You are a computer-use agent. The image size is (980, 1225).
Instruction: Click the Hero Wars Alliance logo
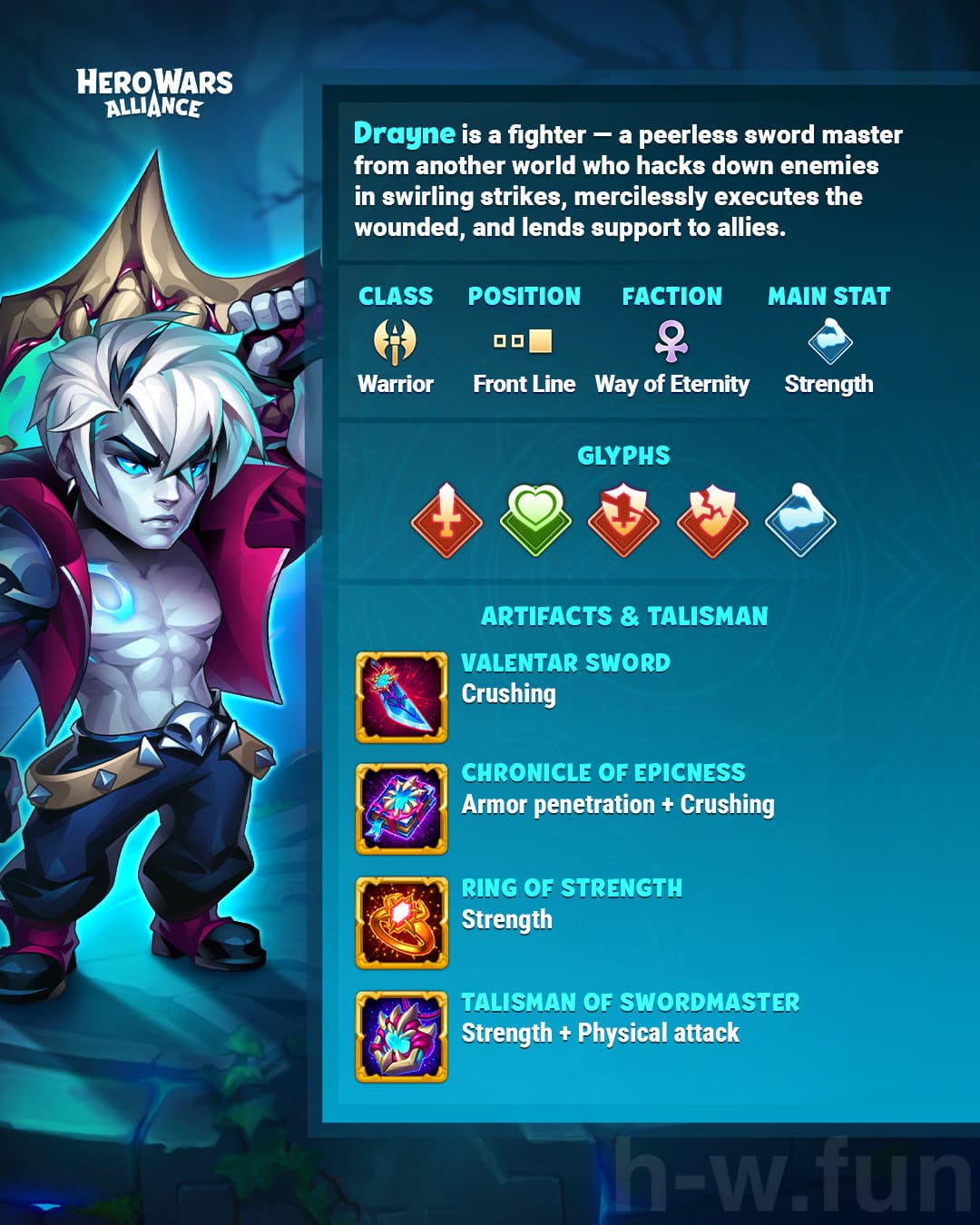tap(154, 93)
